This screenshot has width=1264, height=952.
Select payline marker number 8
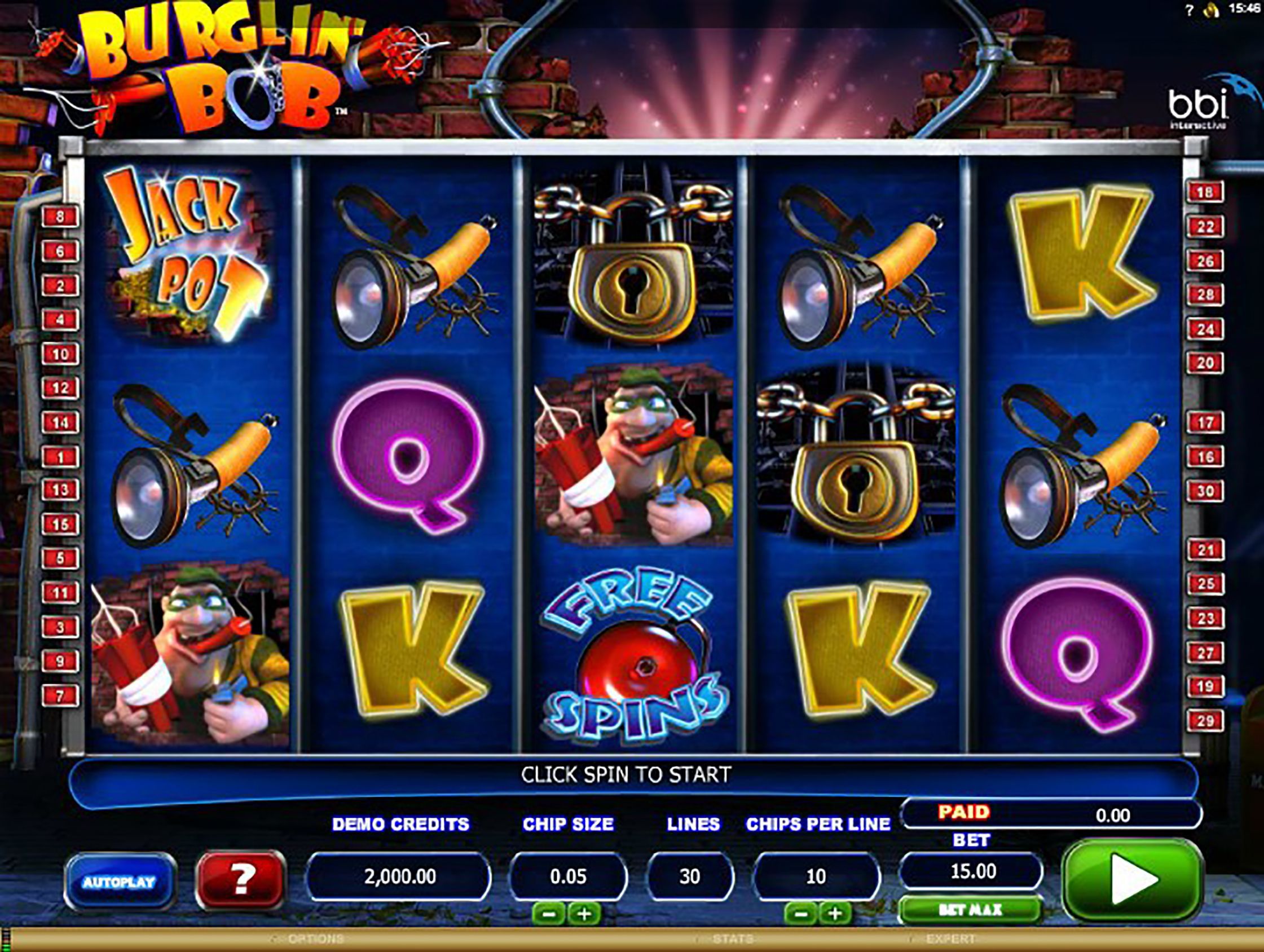pos(60,217)
